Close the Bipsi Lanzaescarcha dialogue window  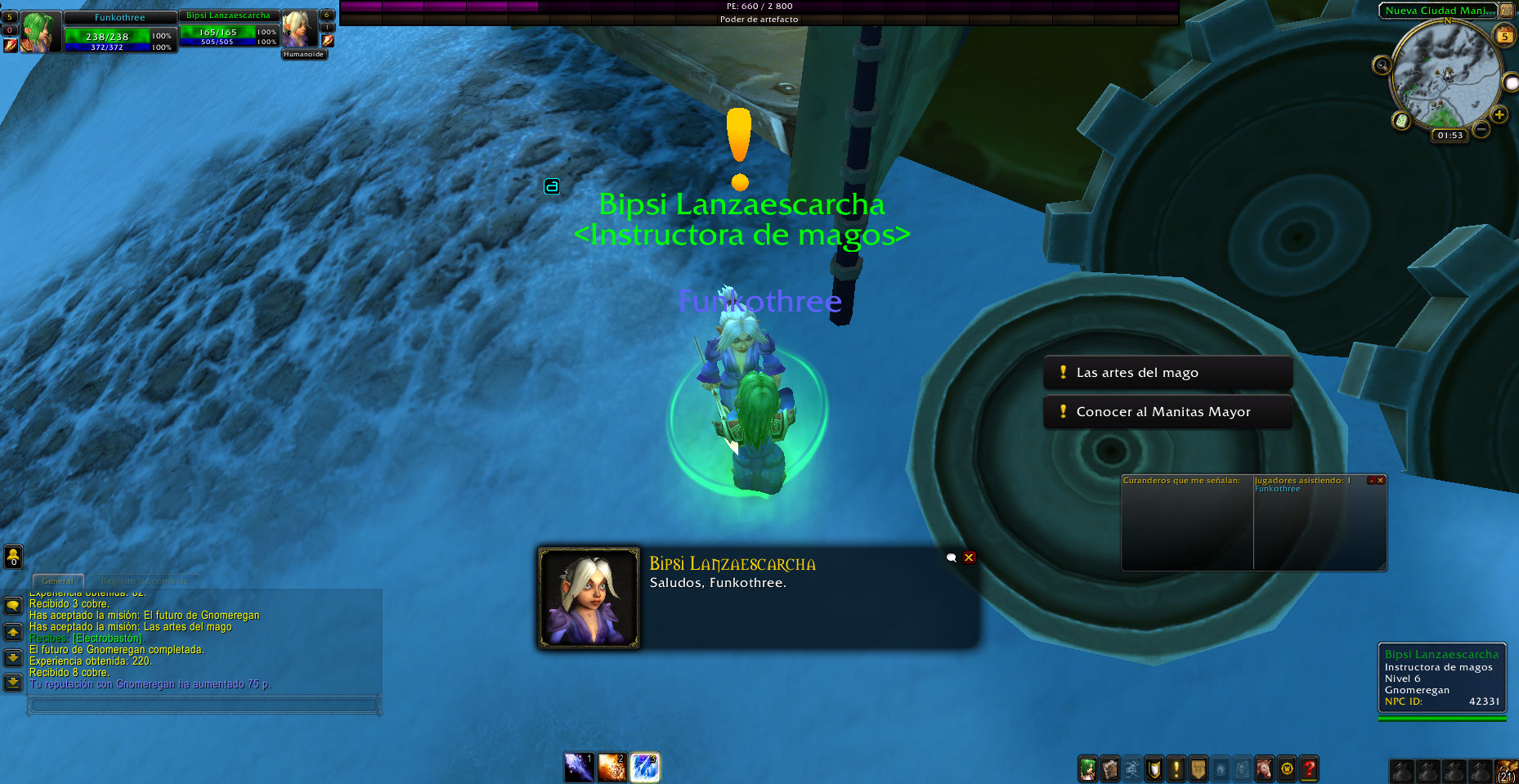click(969, 558)
